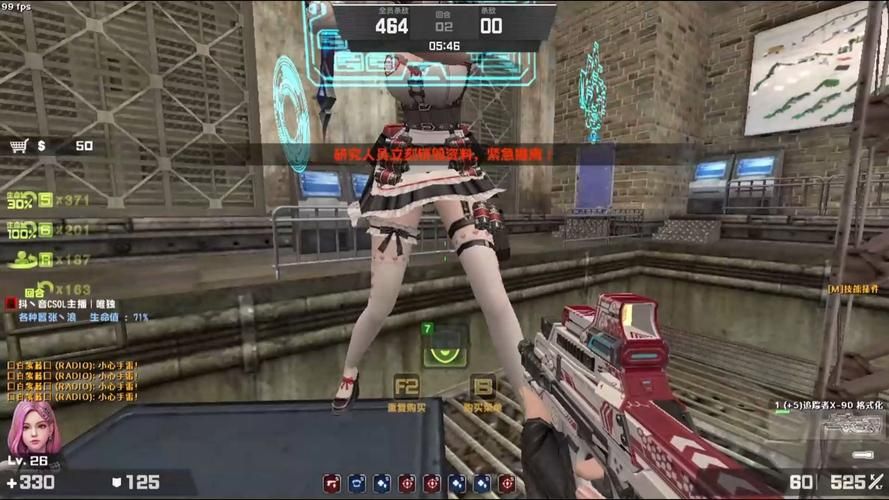Screen dimensions: 889x500
Task: Open the shopping cart shop icon
Action: (18, 146)
